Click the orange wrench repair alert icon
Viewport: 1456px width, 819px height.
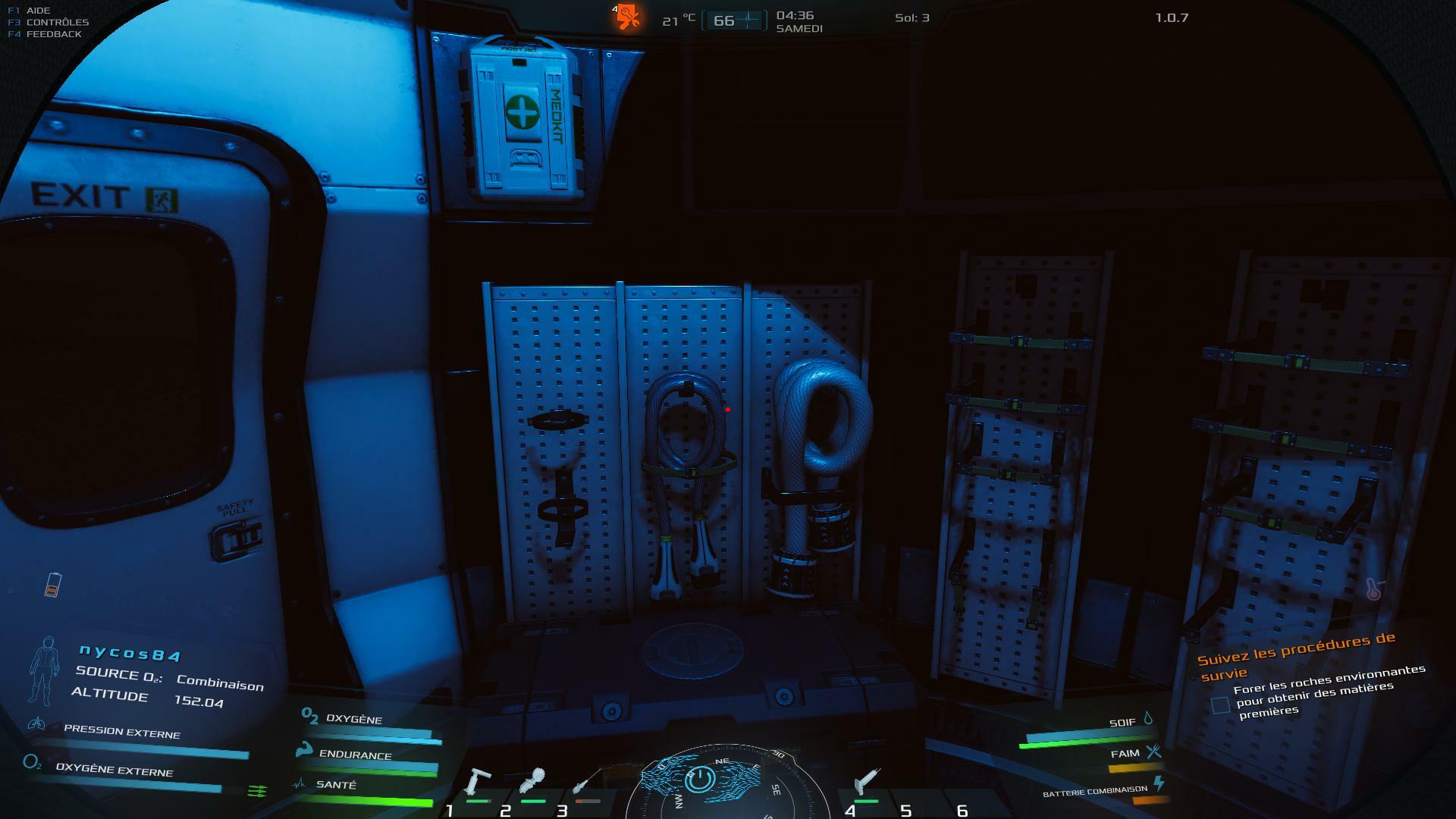click(x=627, y=16)
